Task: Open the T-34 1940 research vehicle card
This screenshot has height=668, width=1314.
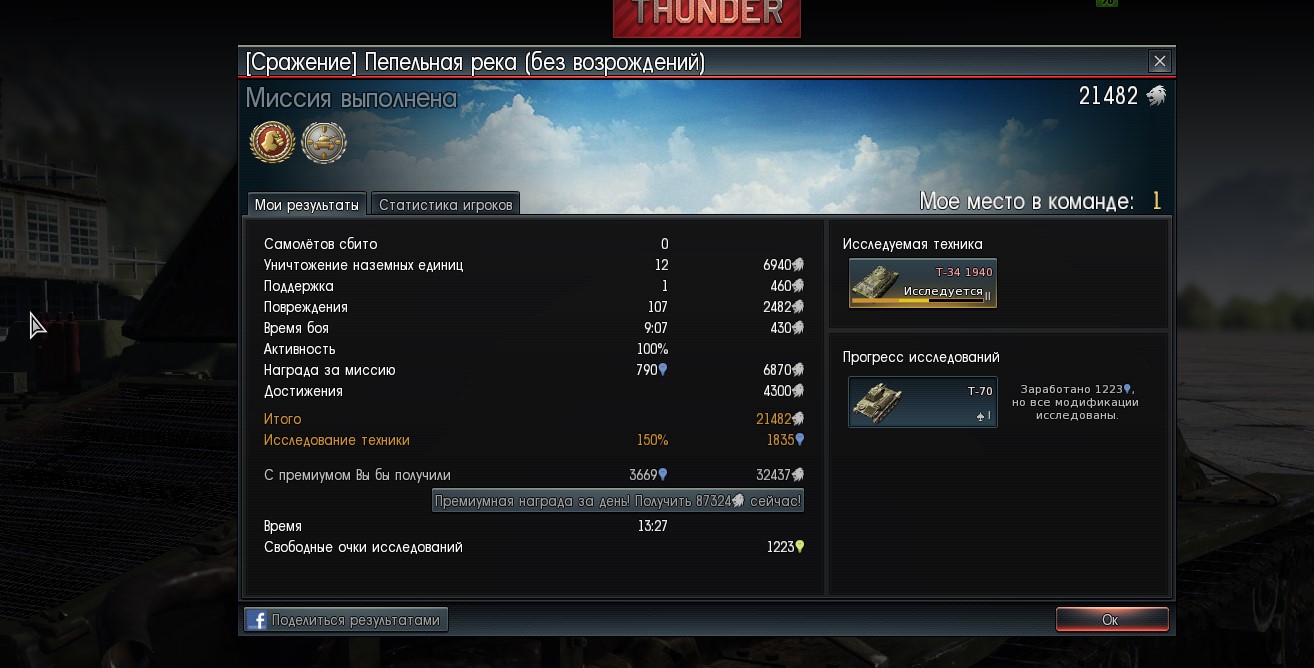Action: point(922,283)
